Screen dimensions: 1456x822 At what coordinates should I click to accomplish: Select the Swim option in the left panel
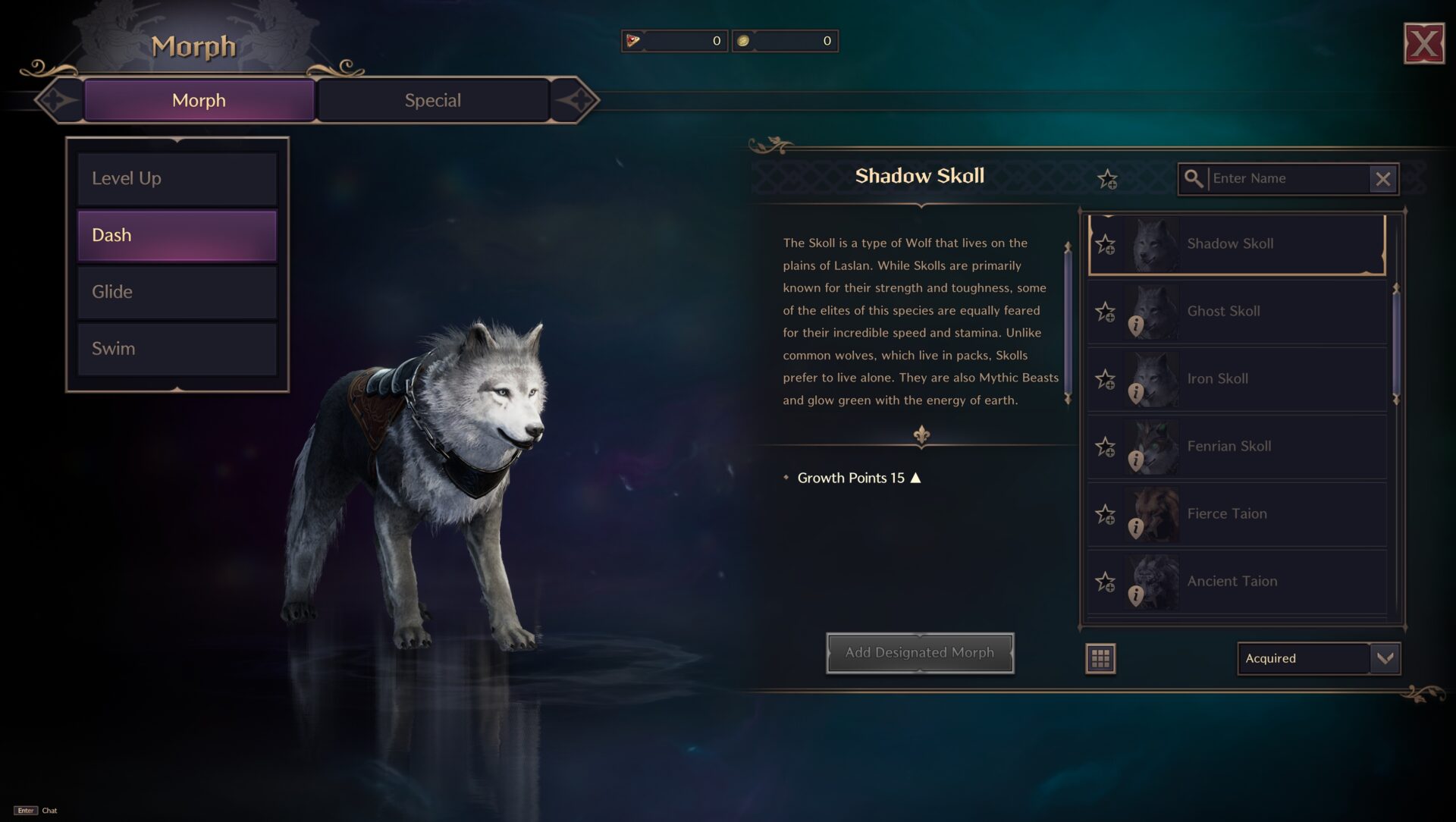(x=177, y=349)
